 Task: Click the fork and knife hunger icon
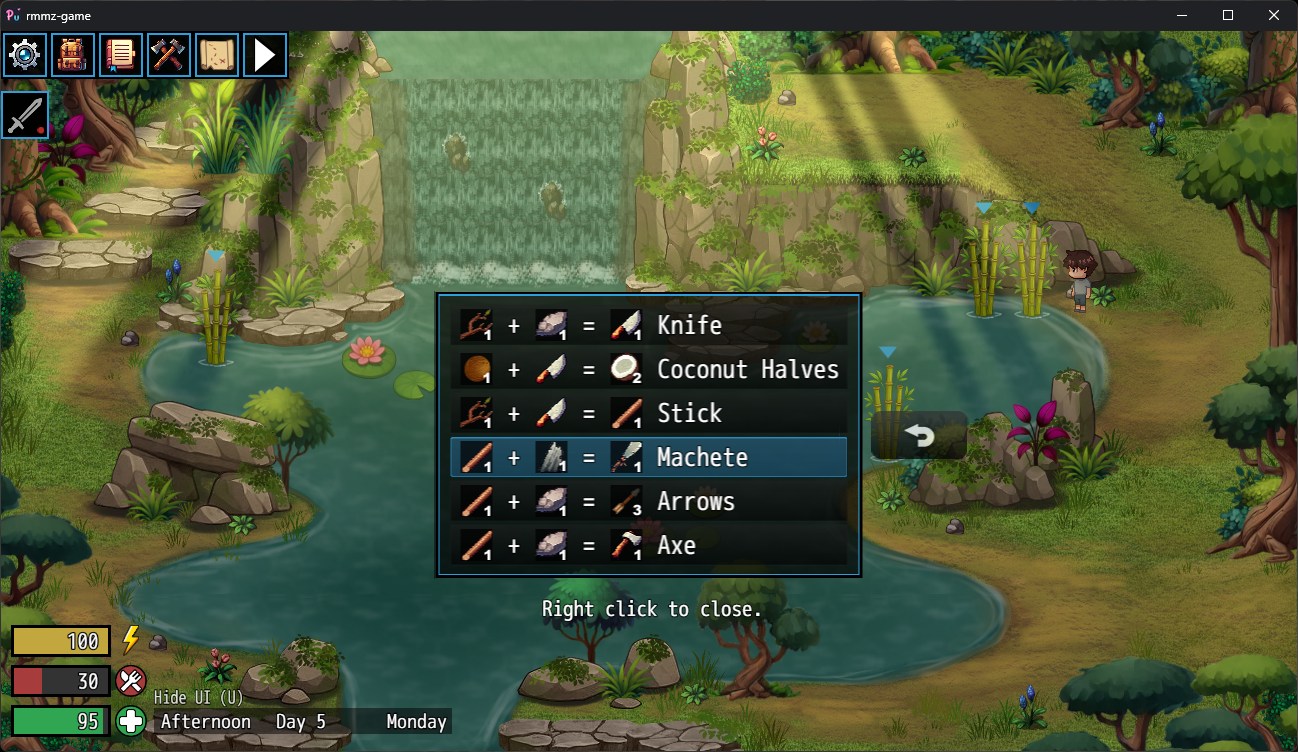(131, 681)
